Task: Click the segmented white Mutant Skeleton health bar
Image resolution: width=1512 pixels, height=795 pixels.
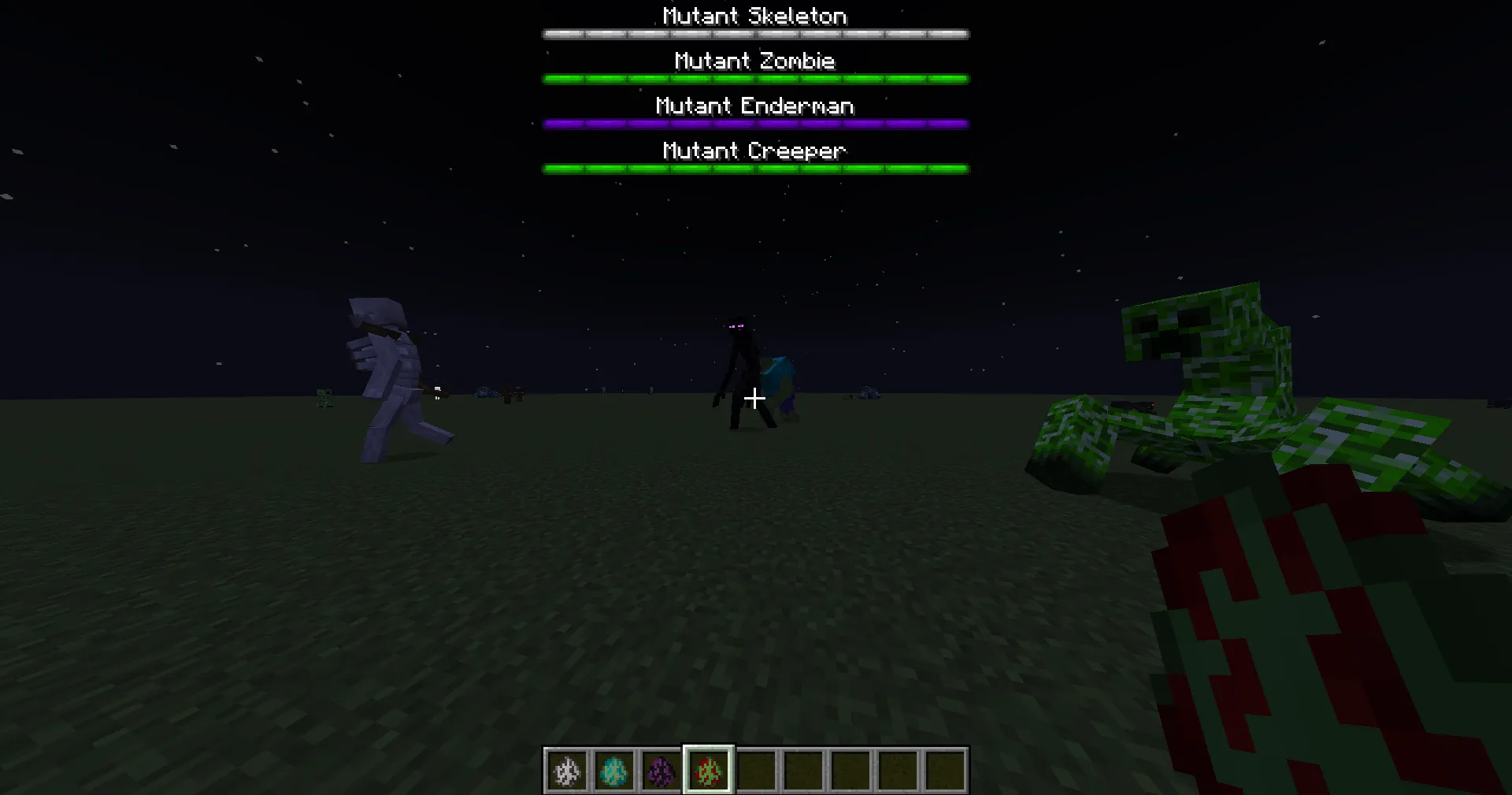Action: (x=754, y=33)
